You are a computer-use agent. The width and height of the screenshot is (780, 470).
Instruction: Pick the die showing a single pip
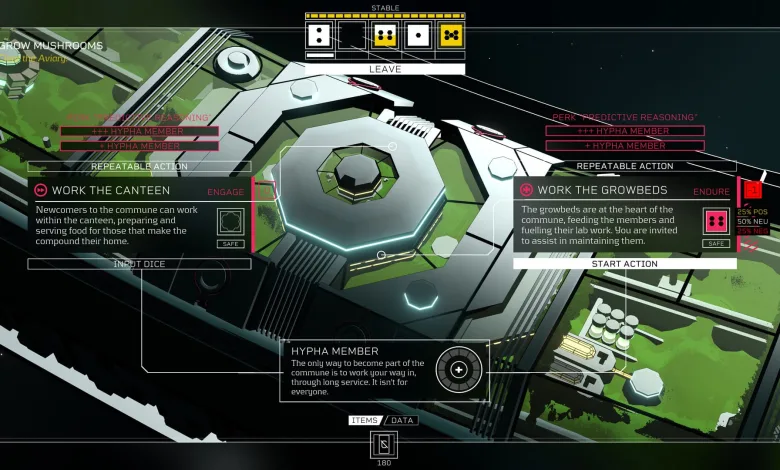418,36
